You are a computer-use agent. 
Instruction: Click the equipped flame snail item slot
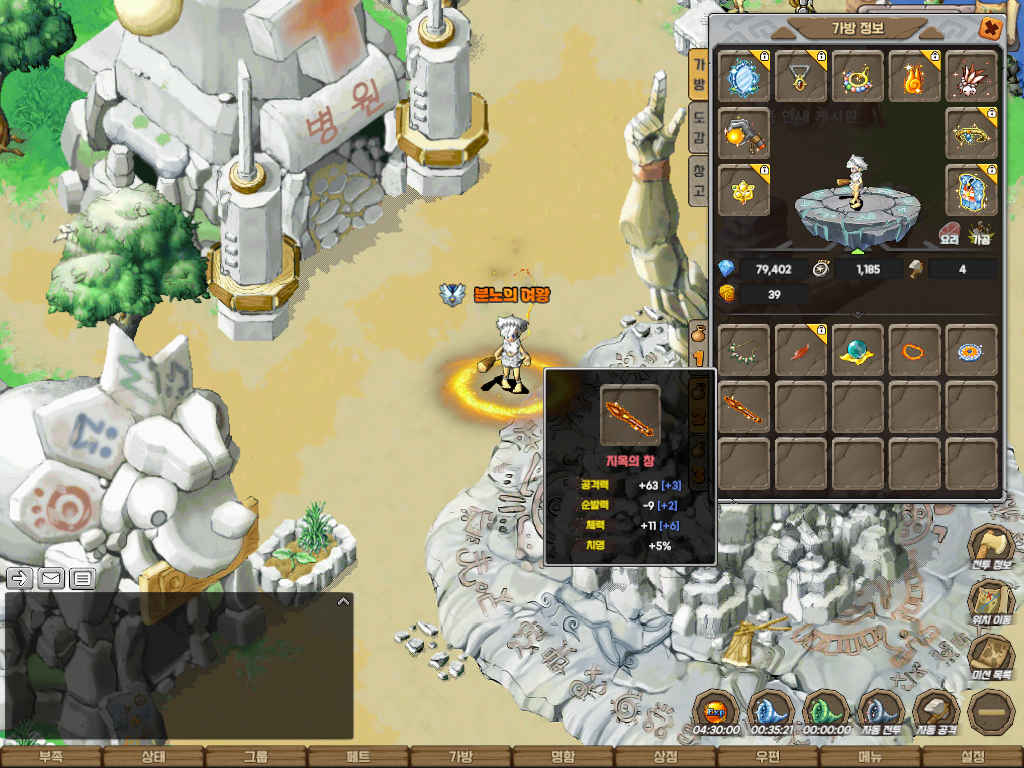914,76
